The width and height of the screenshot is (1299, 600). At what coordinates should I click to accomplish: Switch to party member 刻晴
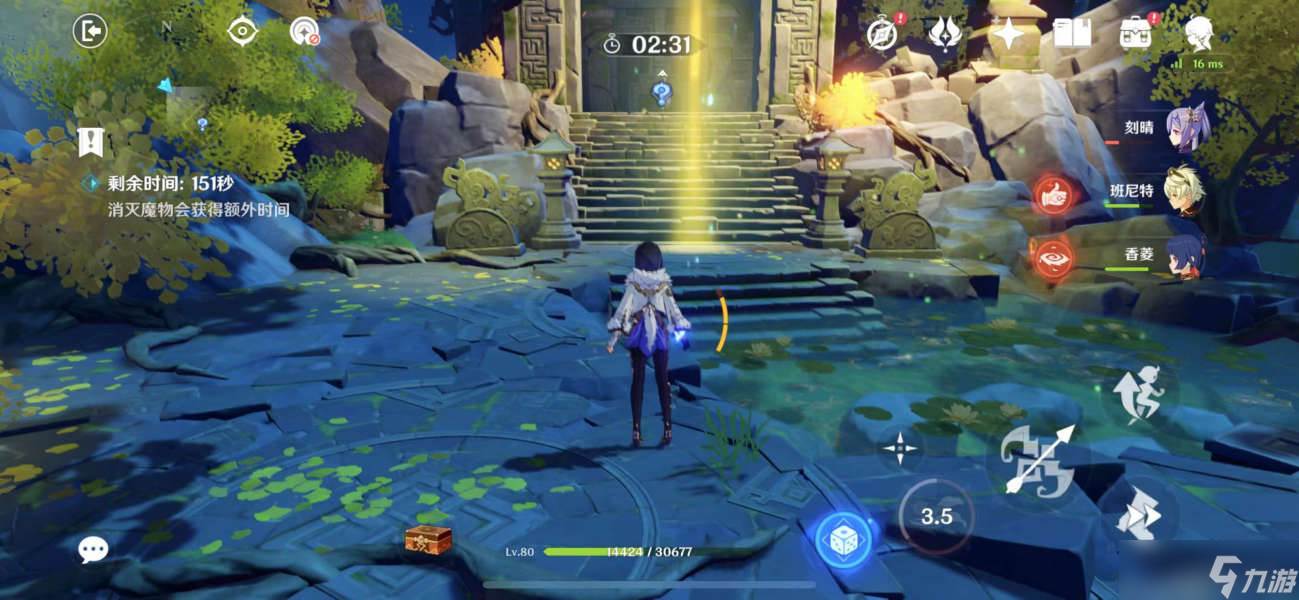pos(1189,129)
